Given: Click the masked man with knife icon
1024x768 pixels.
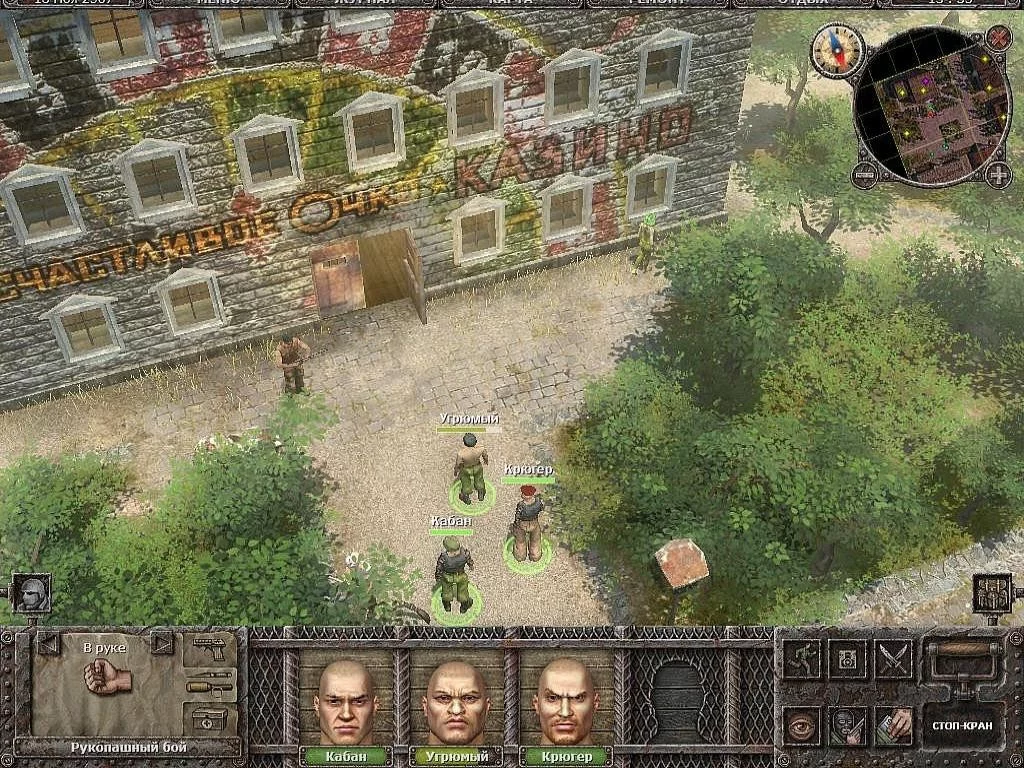Looking at the screenshot, I should 848,725.
